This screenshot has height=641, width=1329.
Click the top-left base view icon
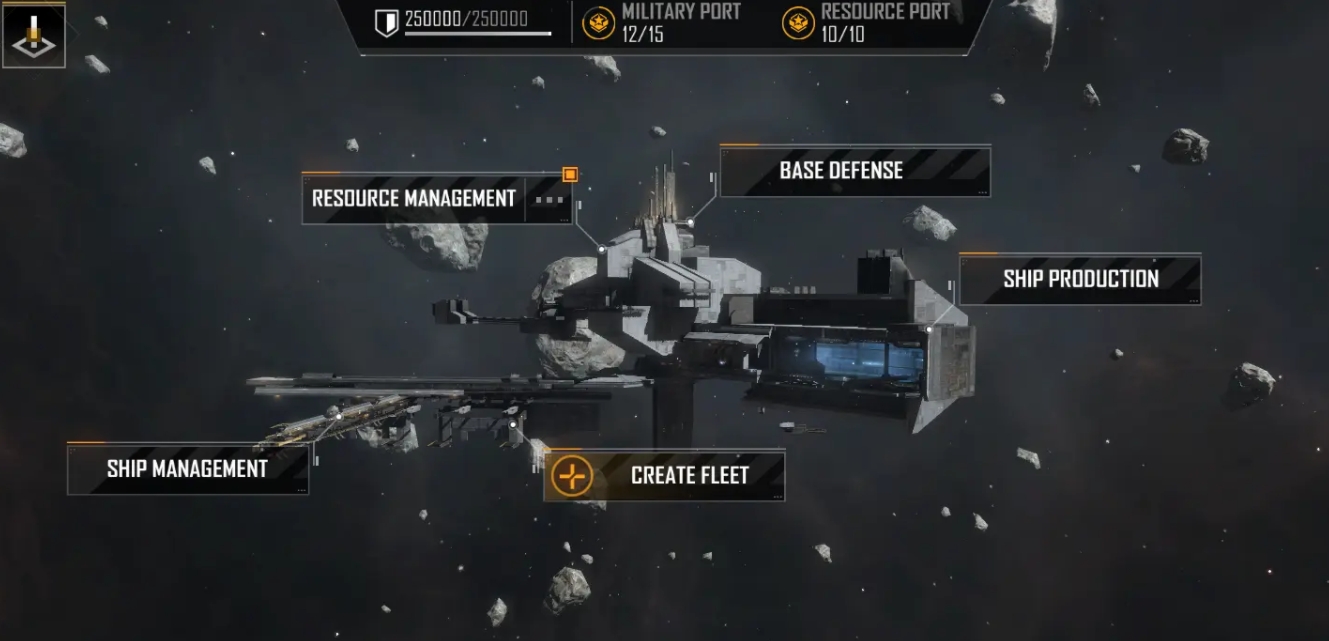tap(34, 35)
